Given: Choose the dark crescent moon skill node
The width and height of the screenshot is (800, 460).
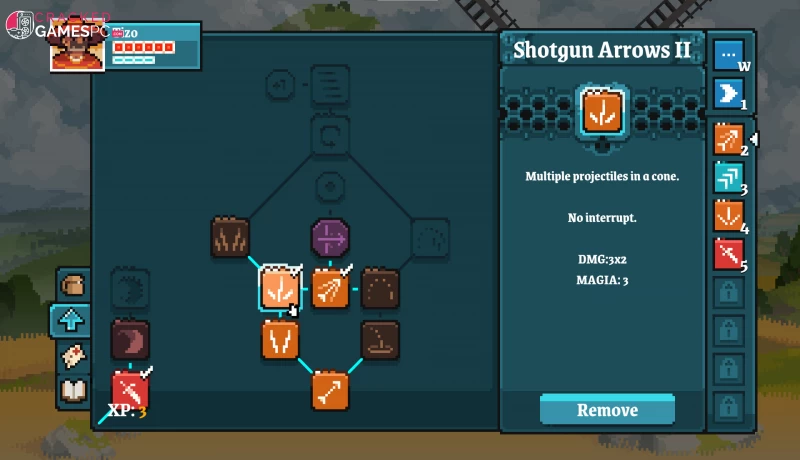Looking at the screenshot, I should 130,340.
